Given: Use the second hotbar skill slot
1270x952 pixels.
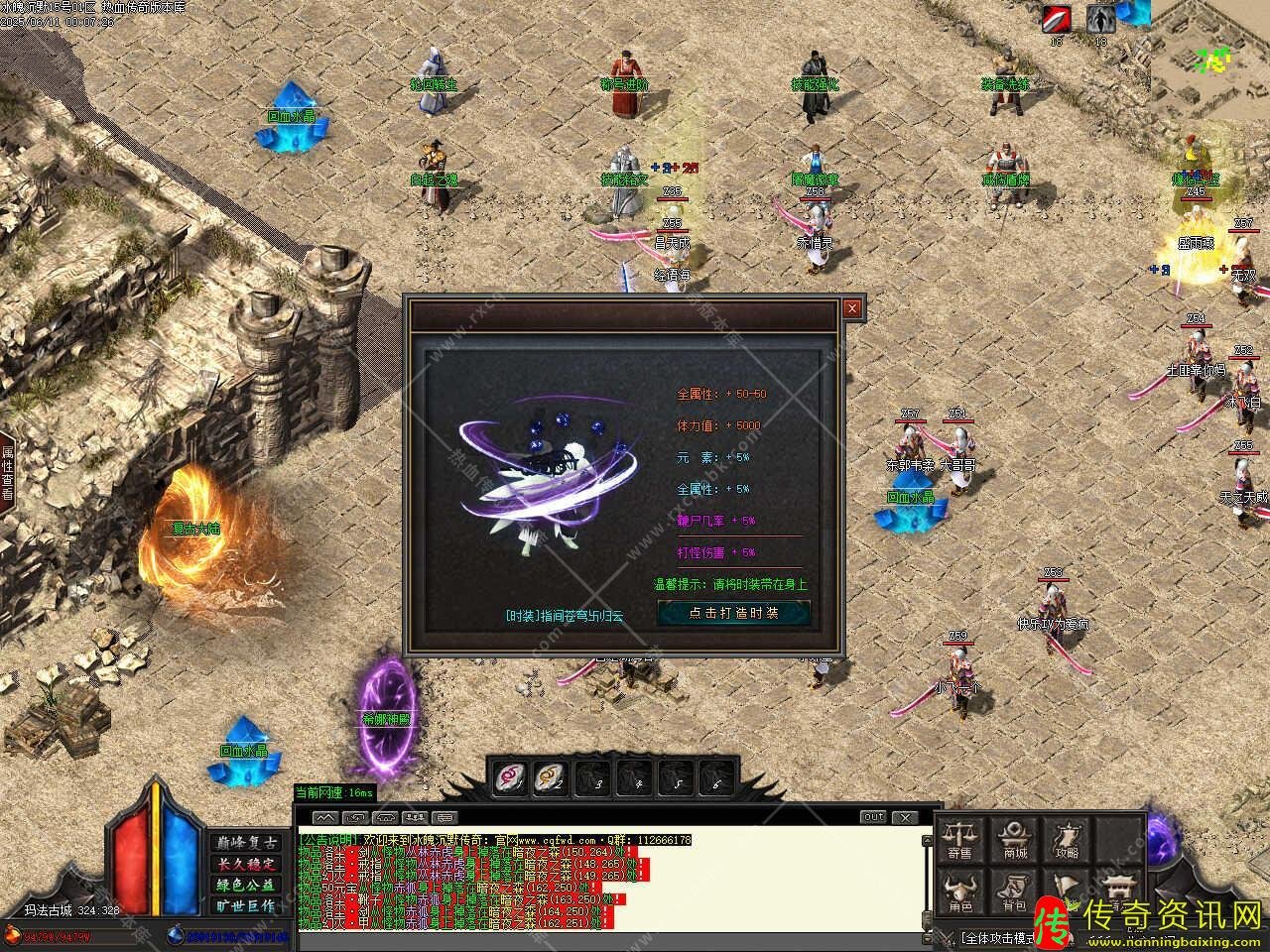Looking at the screenshot, I should [x=551, y=778].
